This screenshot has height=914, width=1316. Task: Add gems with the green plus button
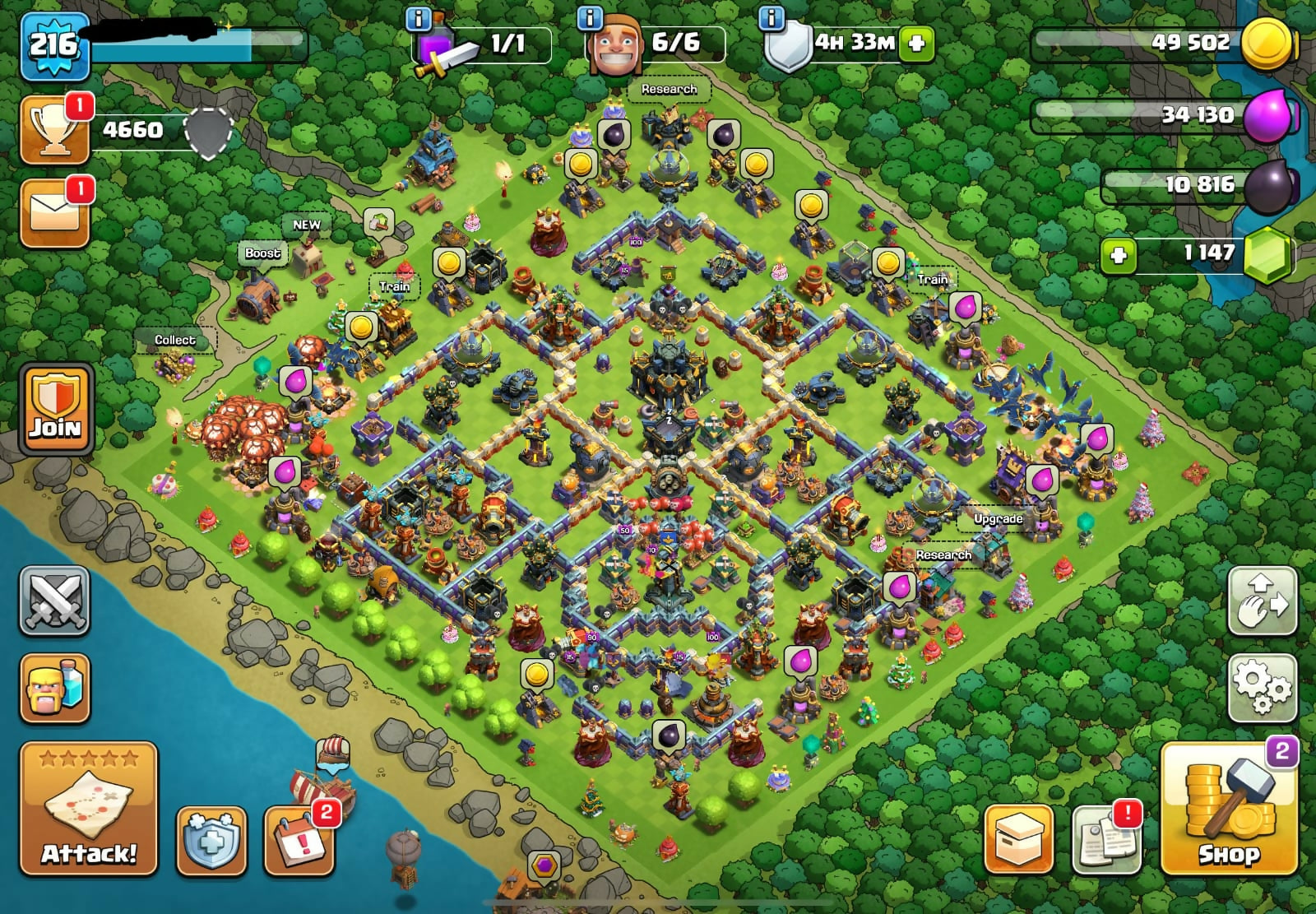tap(1119, 255)
